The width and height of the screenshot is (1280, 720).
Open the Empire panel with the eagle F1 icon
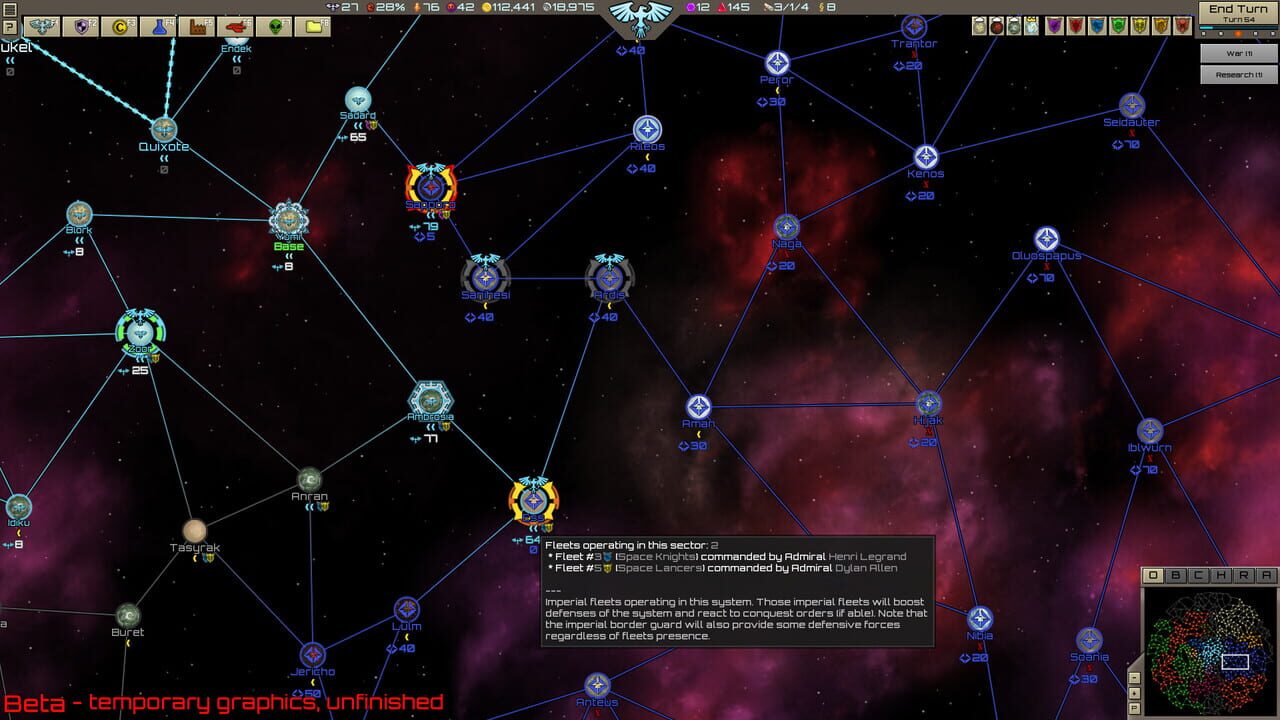click(43, 25)
